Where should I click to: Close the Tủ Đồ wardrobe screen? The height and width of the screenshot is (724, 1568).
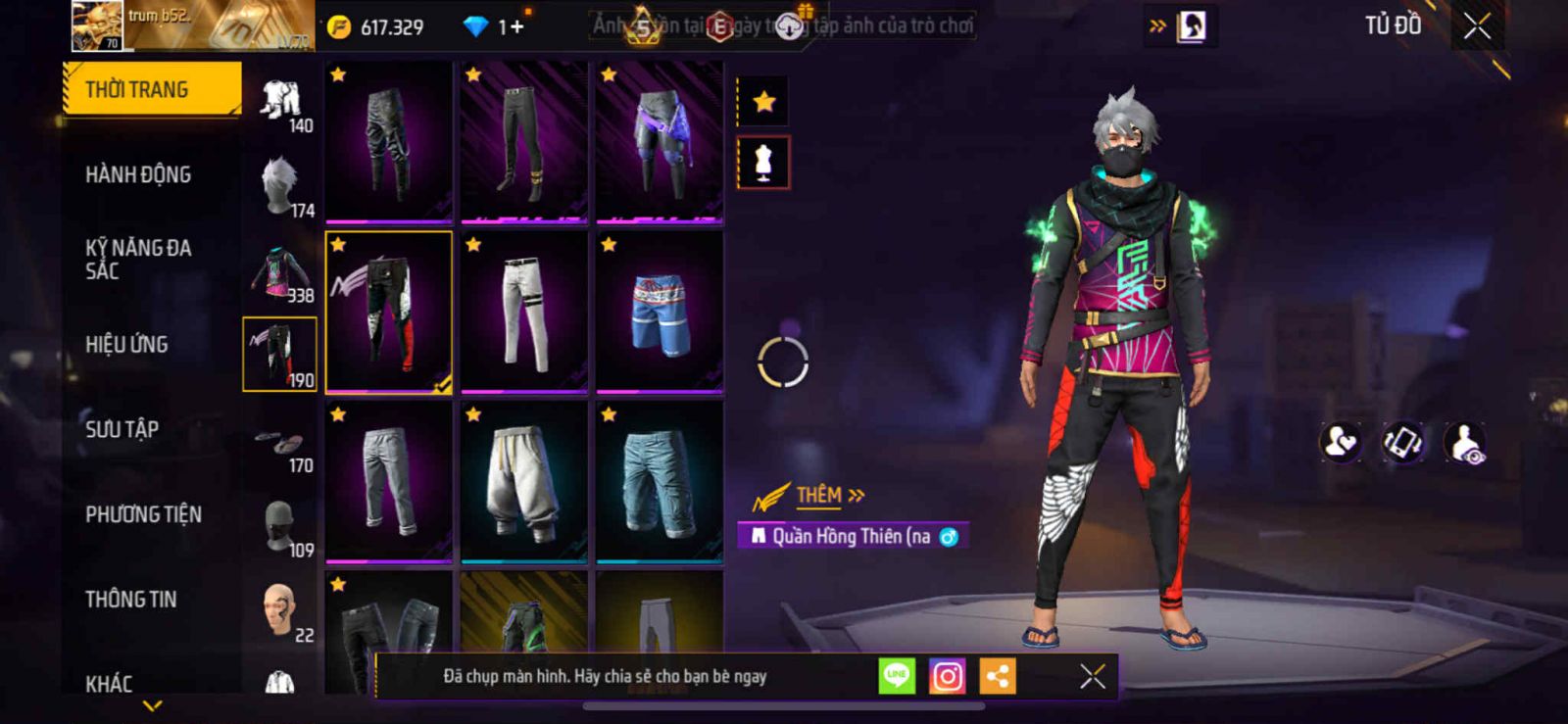pos(1477,26)
